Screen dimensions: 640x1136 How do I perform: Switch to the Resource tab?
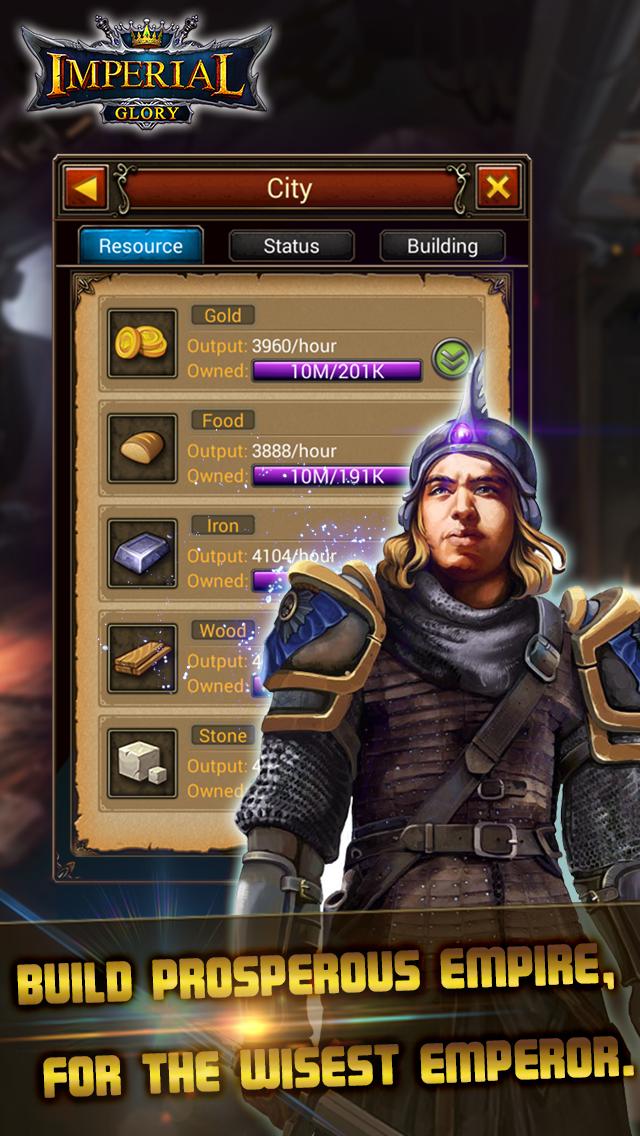pyautogui.click(x=141, y=246)
